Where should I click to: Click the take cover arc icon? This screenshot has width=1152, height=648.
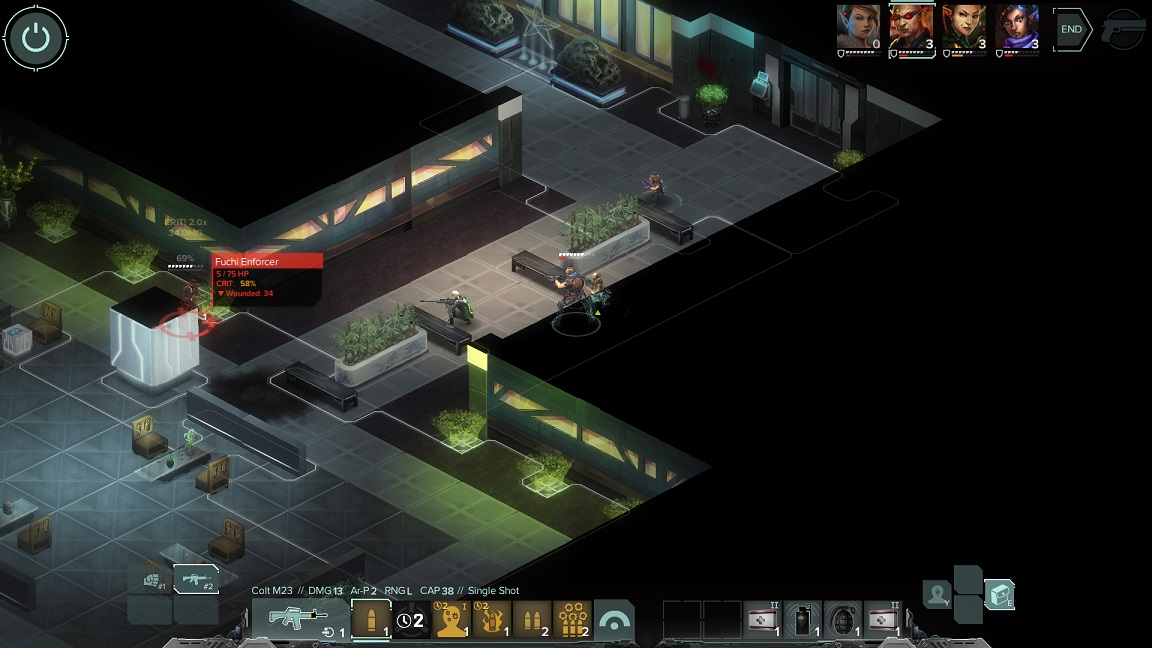tap(613, 620)
